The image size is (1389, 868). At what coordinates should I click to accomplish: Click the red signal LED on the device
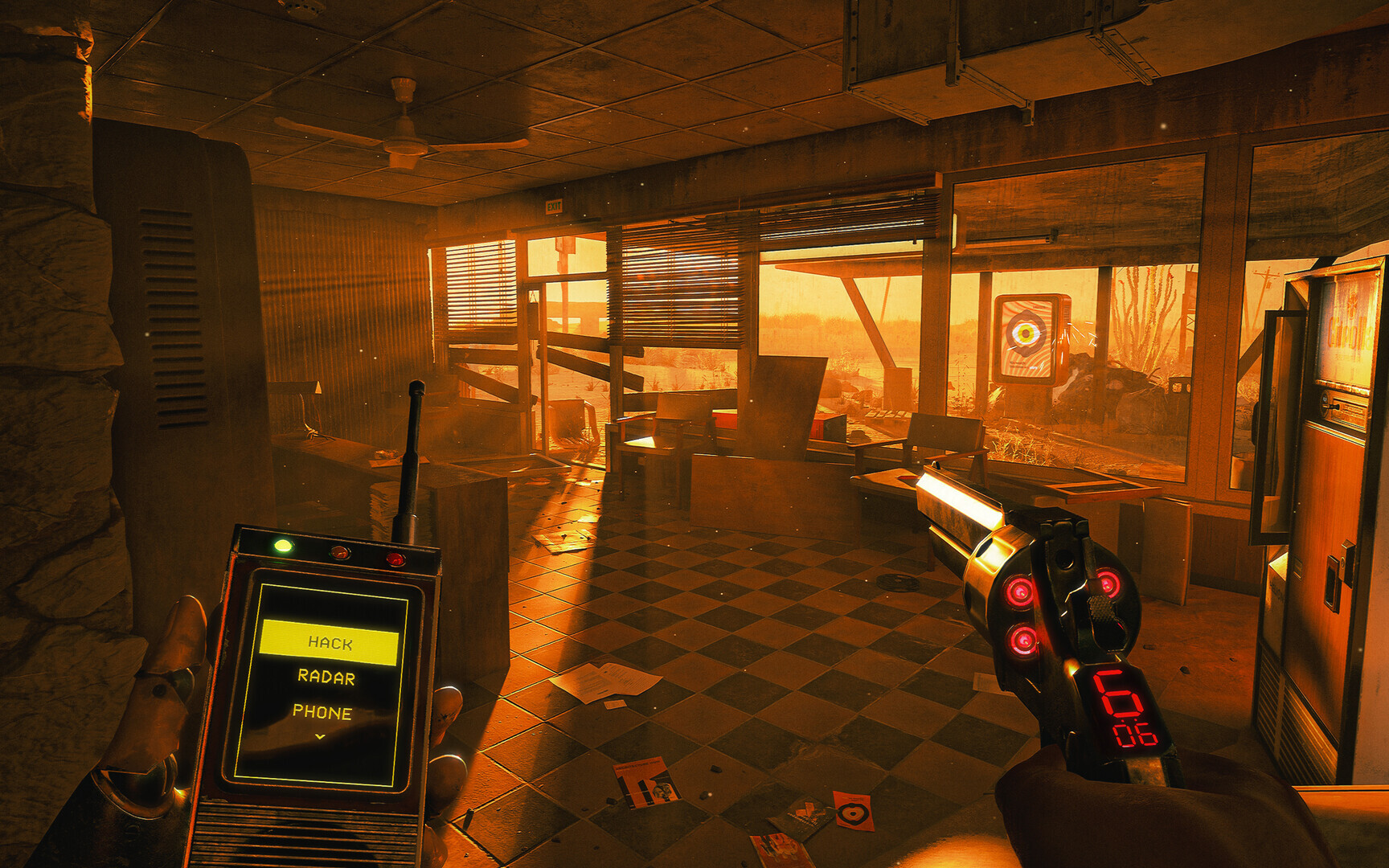[396, 559]
